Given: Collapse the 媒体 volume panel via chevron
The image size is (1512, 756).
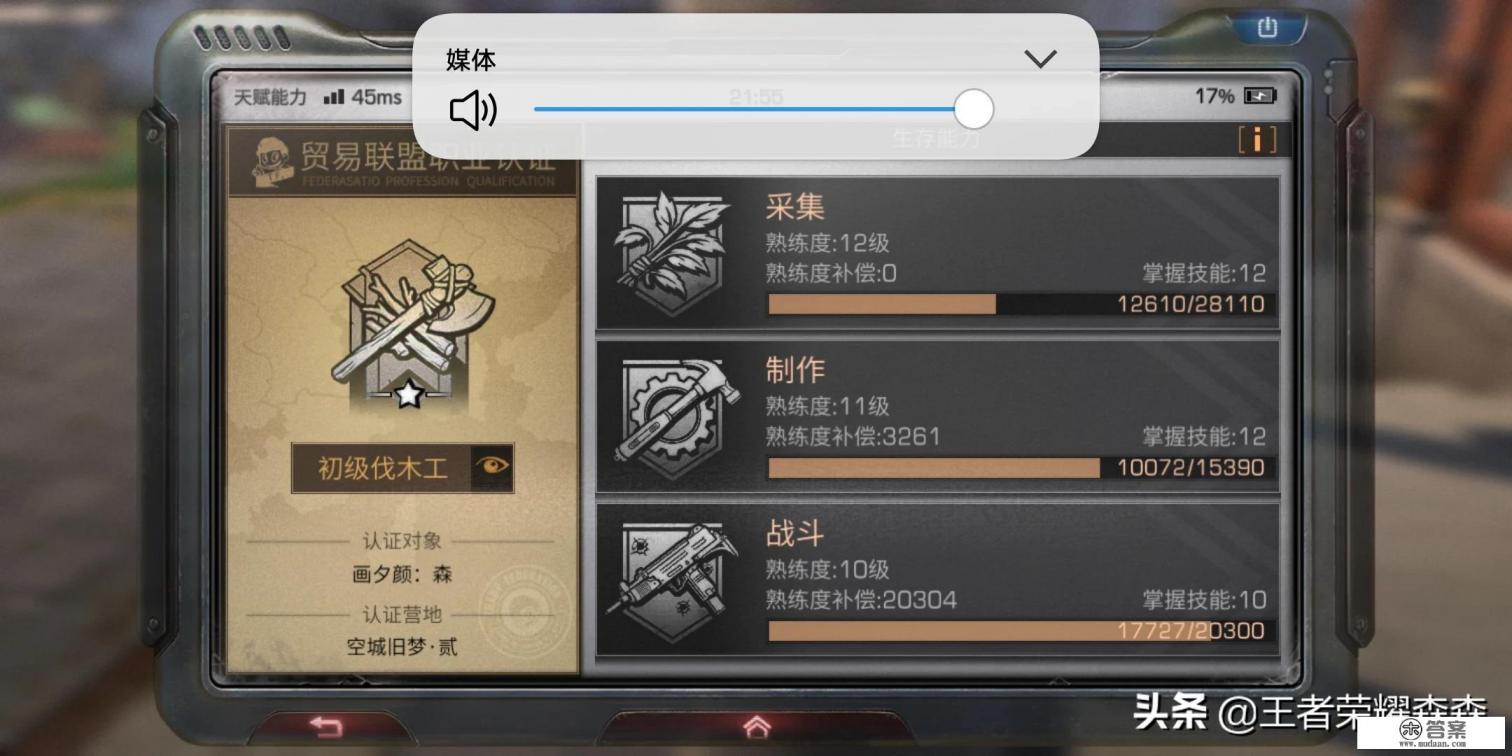Looking at the screenshot, I should tap(1040, 59).
